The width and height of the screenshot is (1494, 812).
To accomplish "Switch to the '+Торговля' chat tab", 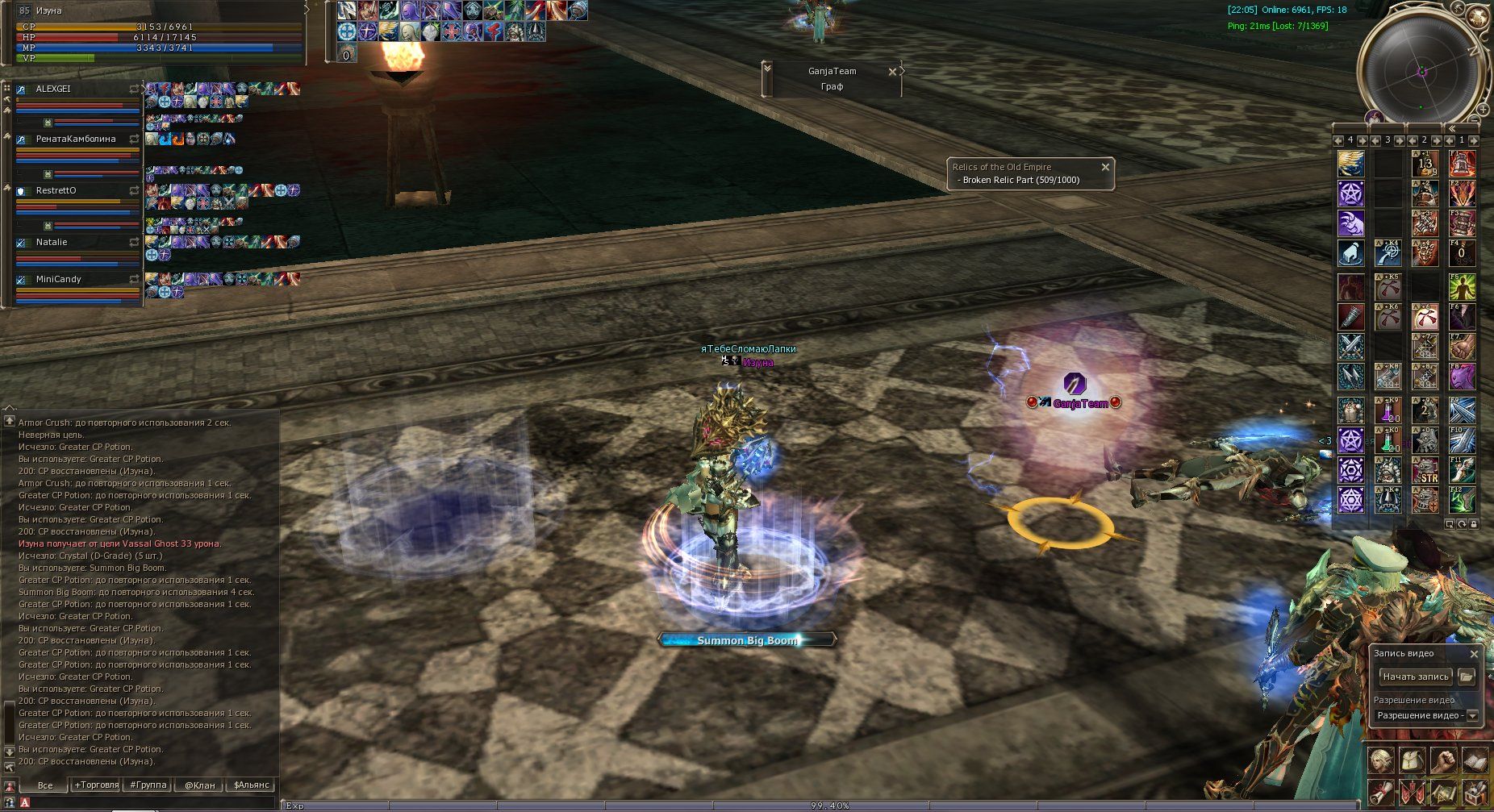I will click(x=96, y=785).
